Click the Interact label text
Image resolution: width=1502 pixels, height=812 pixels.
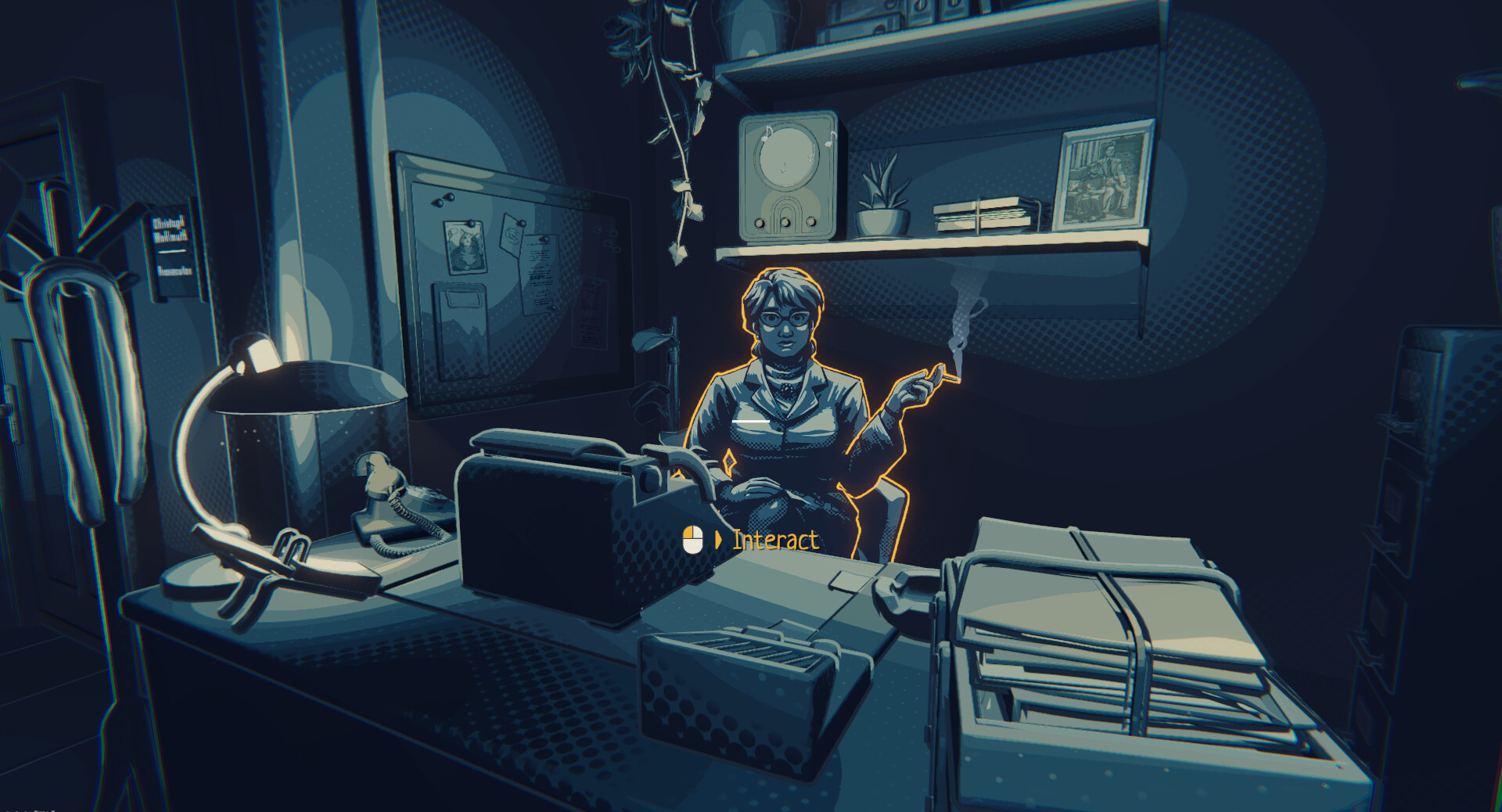[x=774, y=540]
